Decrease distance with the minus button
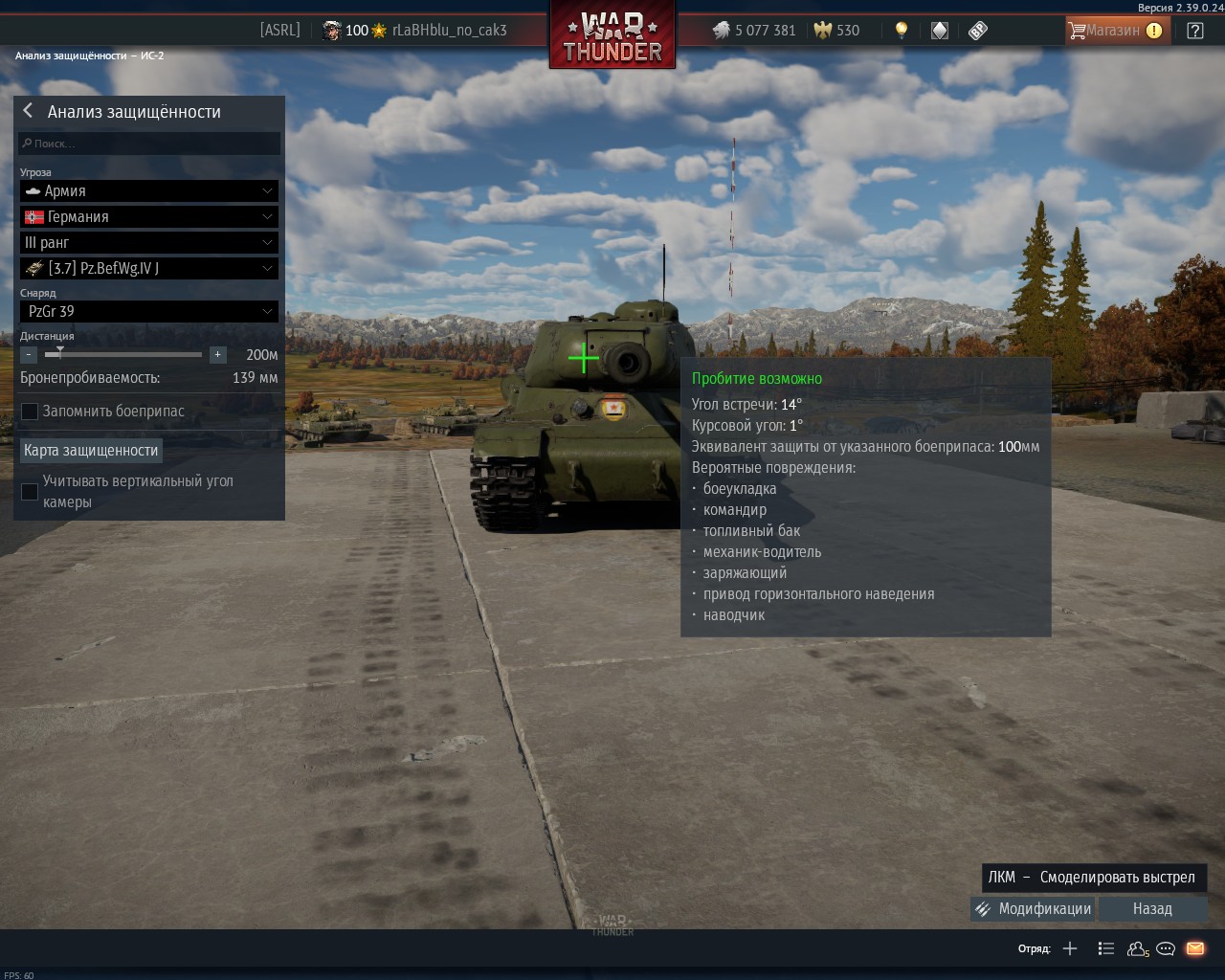Viewport: 1225px width, 980px height. tap(29, 355)
